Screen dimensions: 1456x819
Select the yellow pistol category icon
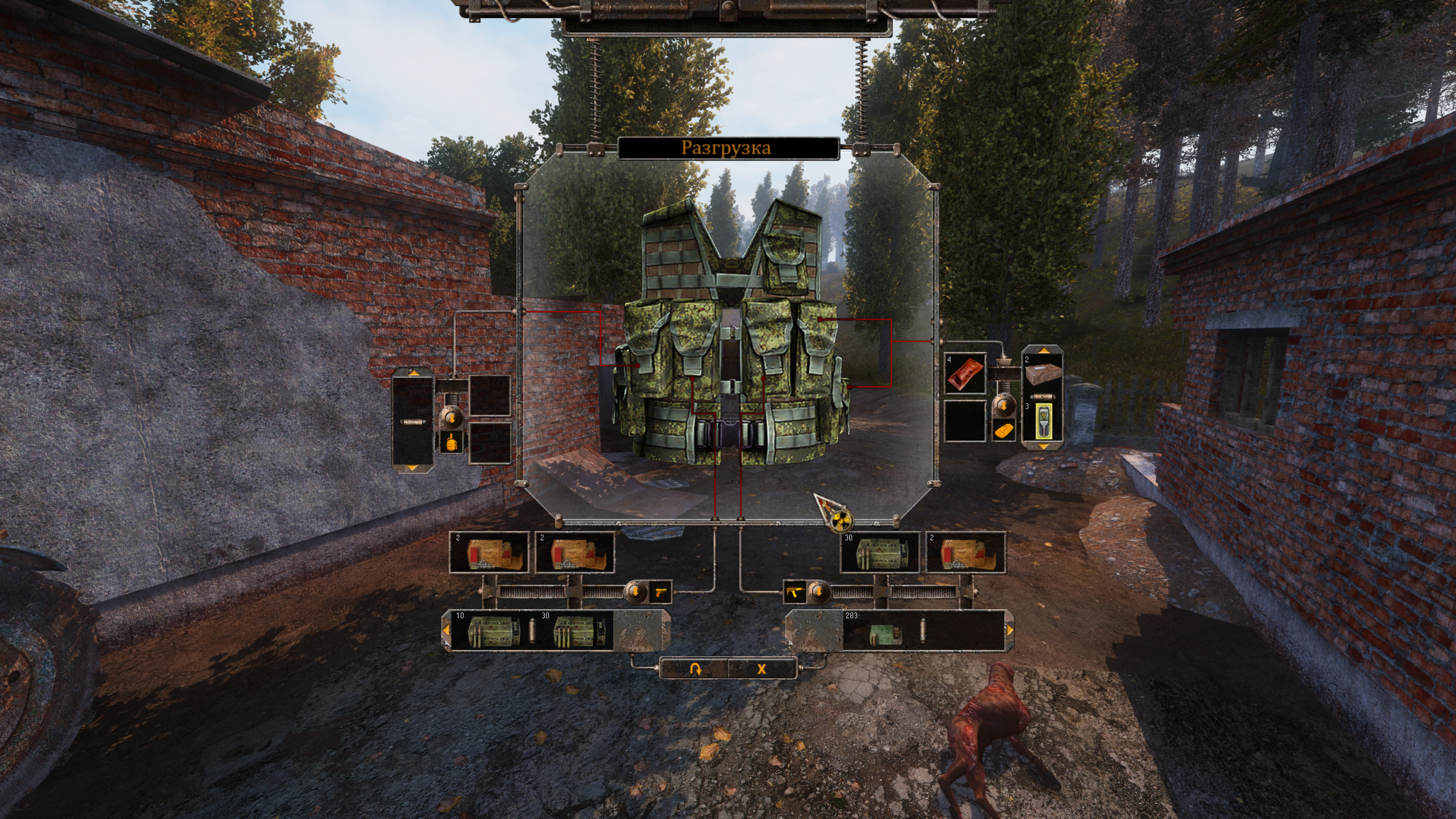[660, 592]
